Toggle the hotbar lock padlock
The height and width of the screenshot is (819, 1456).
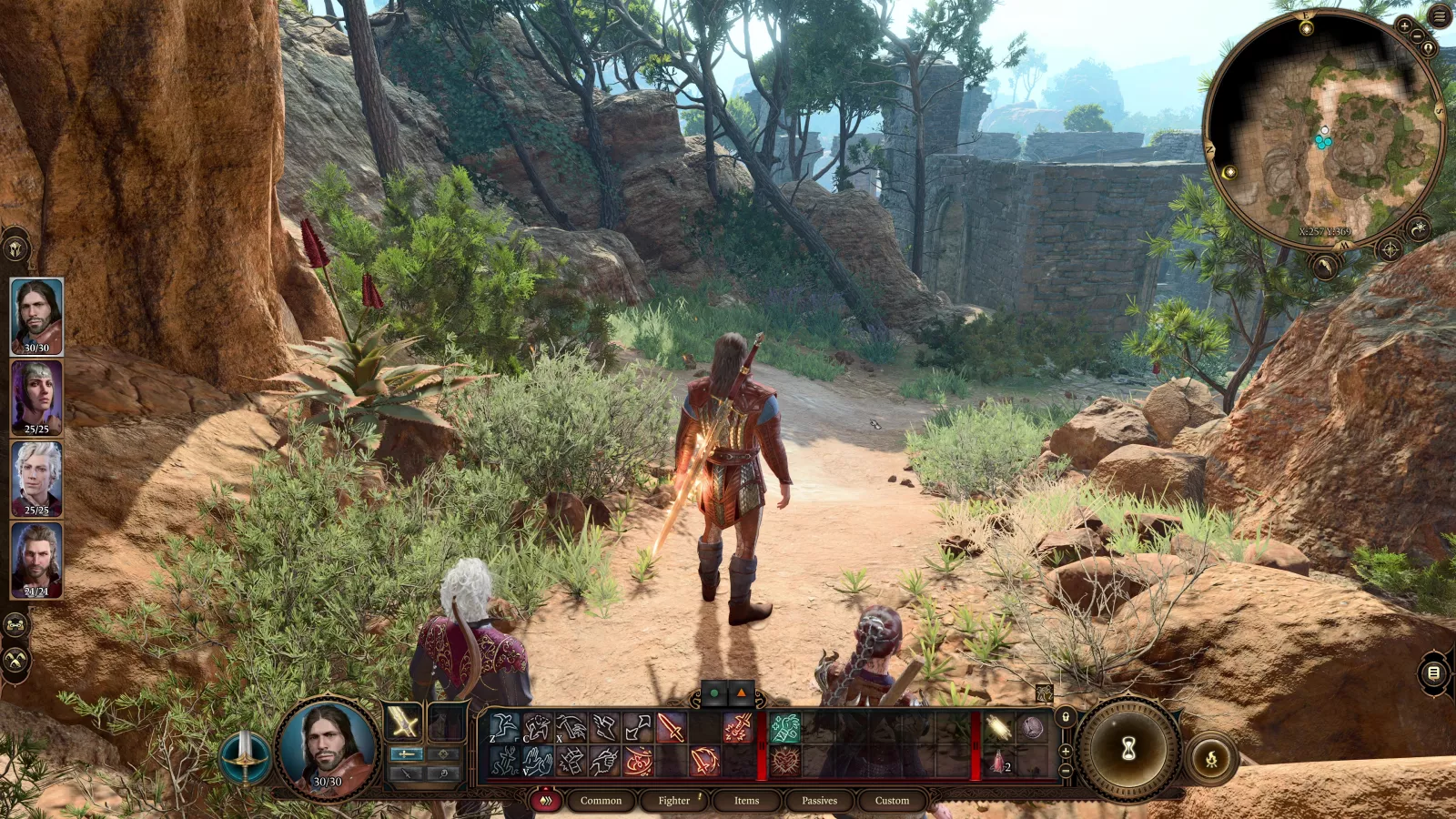(1065, 717)
